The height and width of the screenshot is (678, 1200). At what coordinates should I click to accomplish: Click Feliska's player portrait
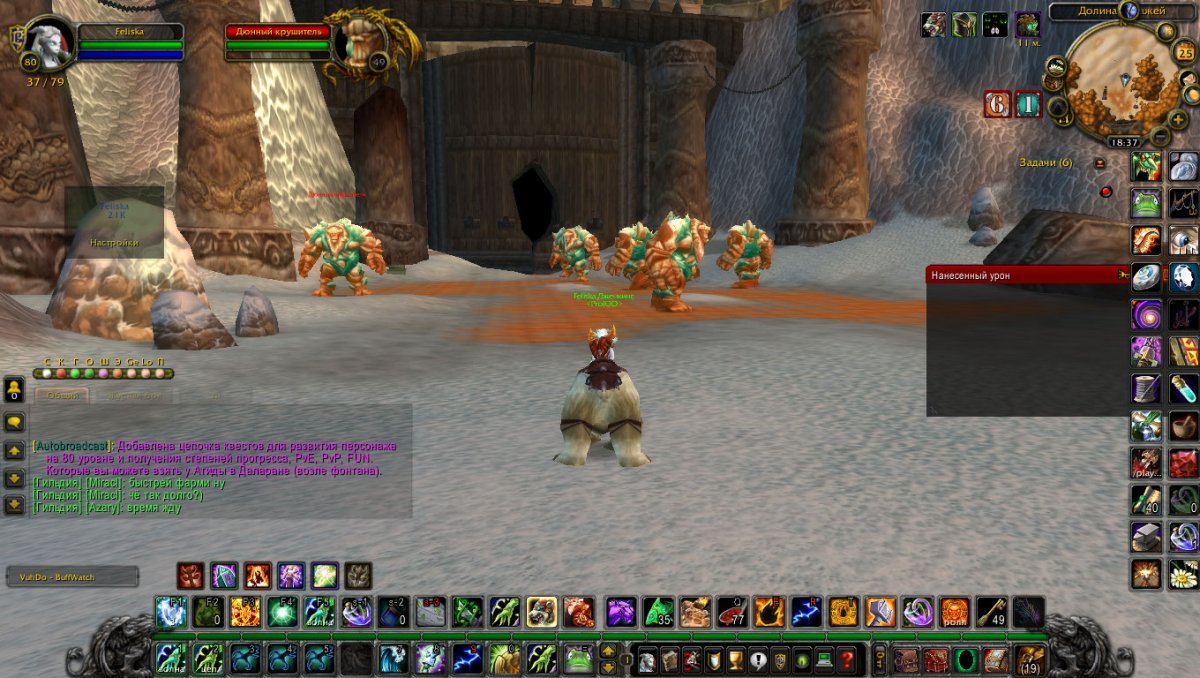coord(48,45)
